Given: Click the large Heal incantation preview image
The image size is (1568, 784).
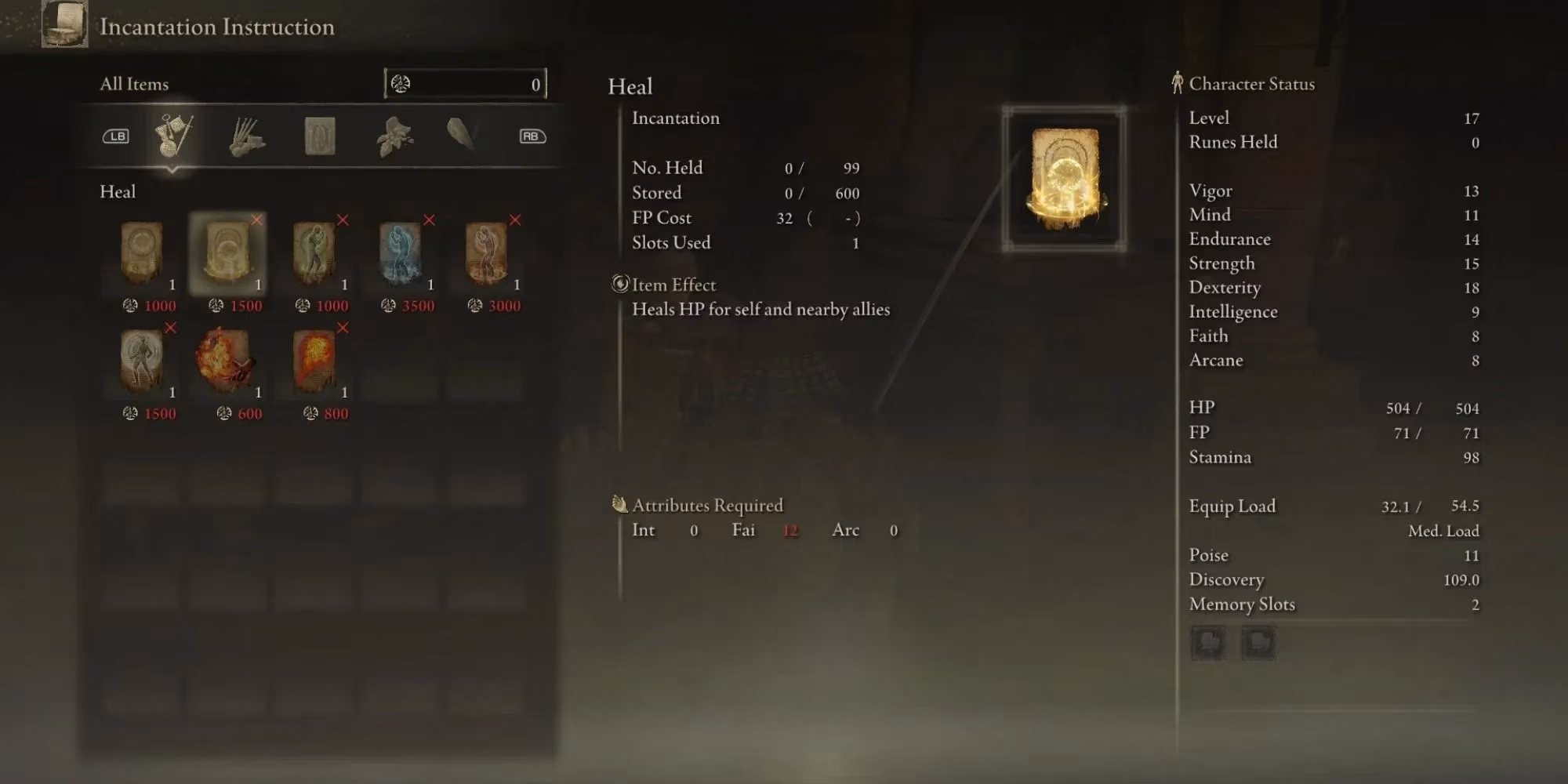Looking at the screenshot, I should [x=1064, y=180].
